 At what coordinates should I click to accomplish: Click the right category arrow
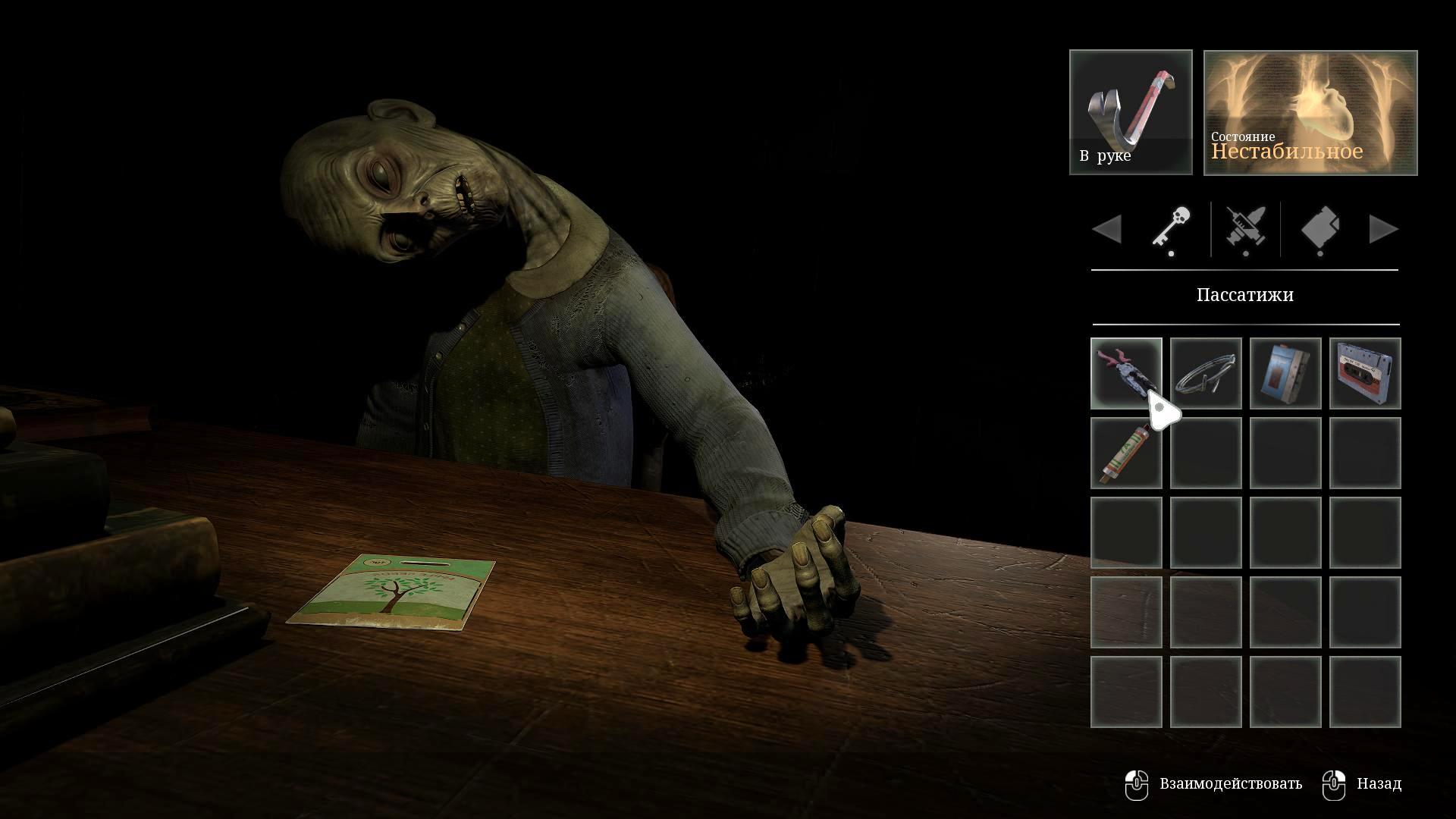click(x=1383, y=229)
